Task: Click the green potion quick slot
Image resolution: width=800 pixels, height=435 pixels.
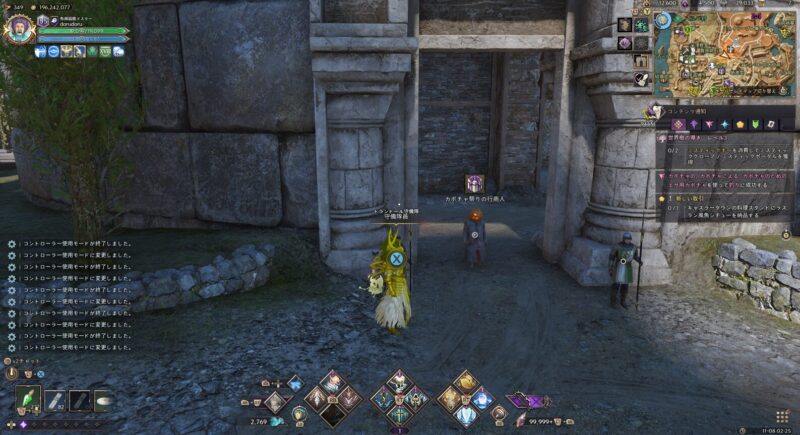Action: tap(28, 399)
